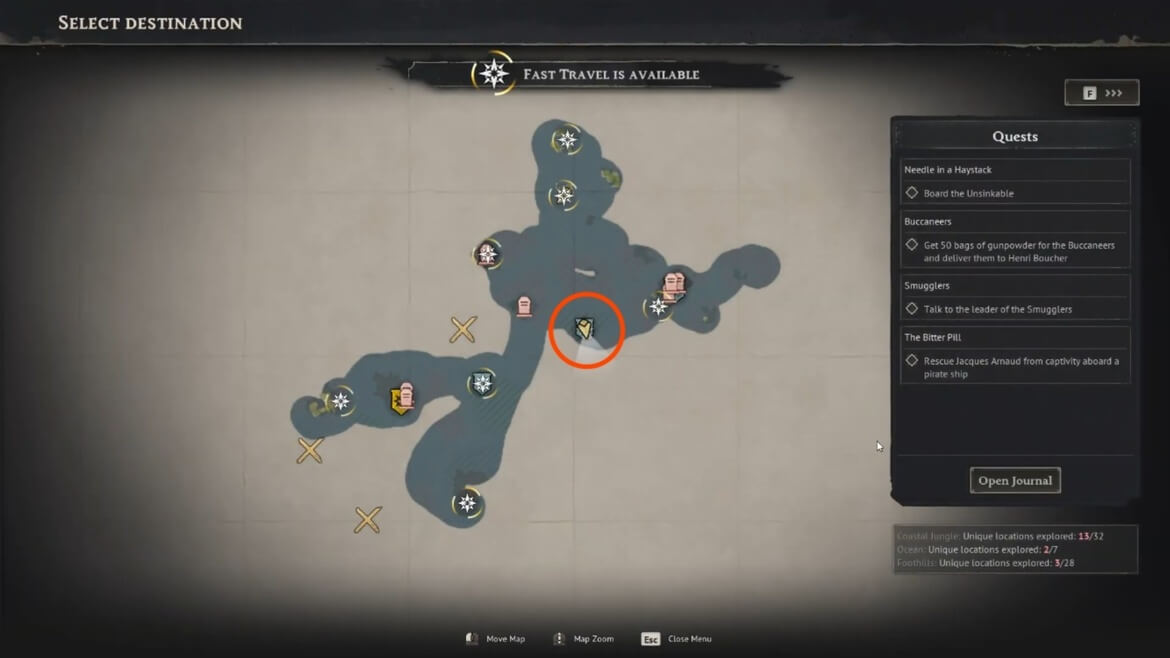Click the player arrow marker inside red circle
This screenshot has height=658, width=1170.
[x=585, y=328]
